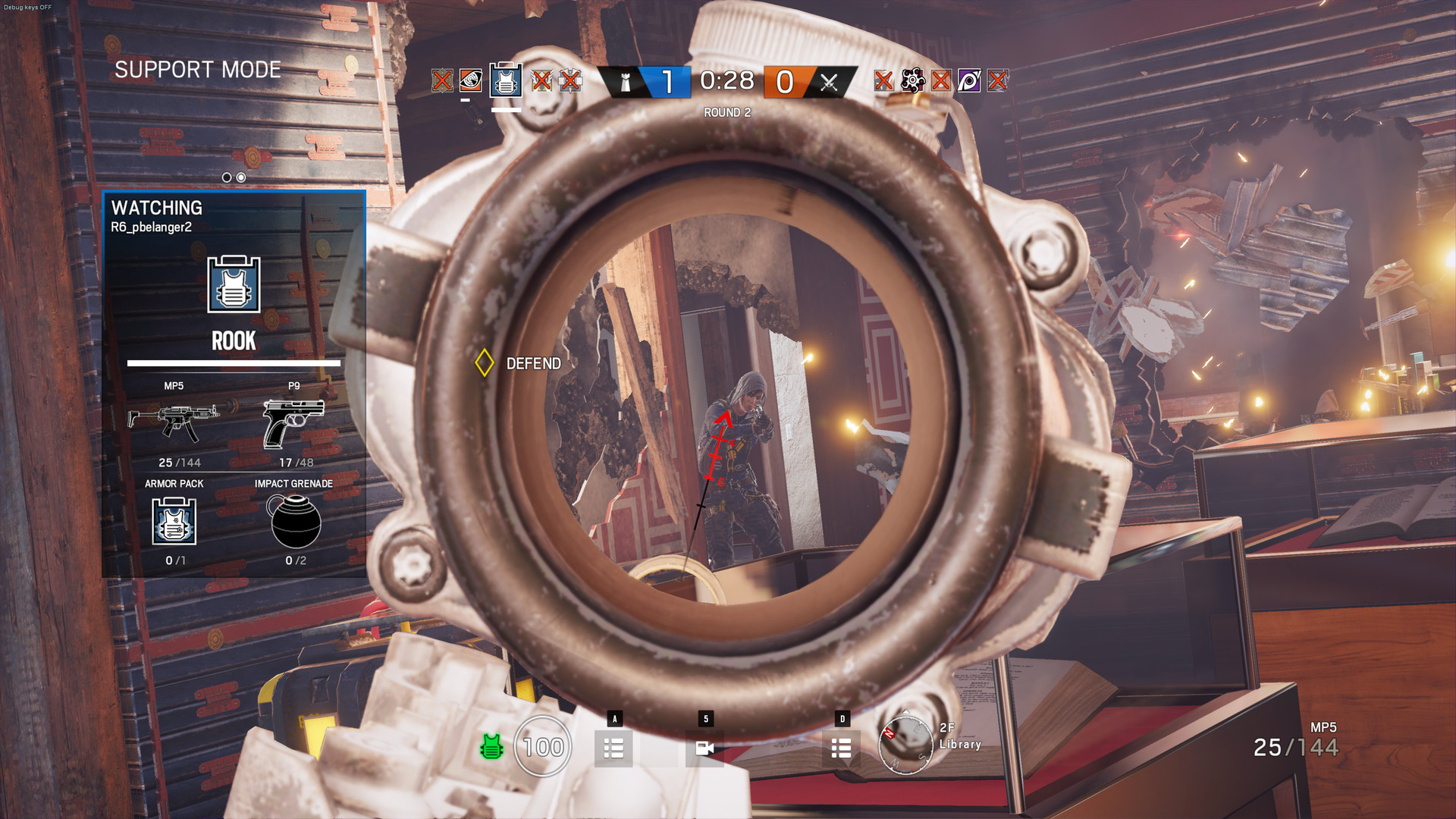Image resolution: width=1456 pixels, height=819 pixels.
Task: Toggle the defender roster via the A list icon
Action: pyautogui.click(x=613, y=748)
